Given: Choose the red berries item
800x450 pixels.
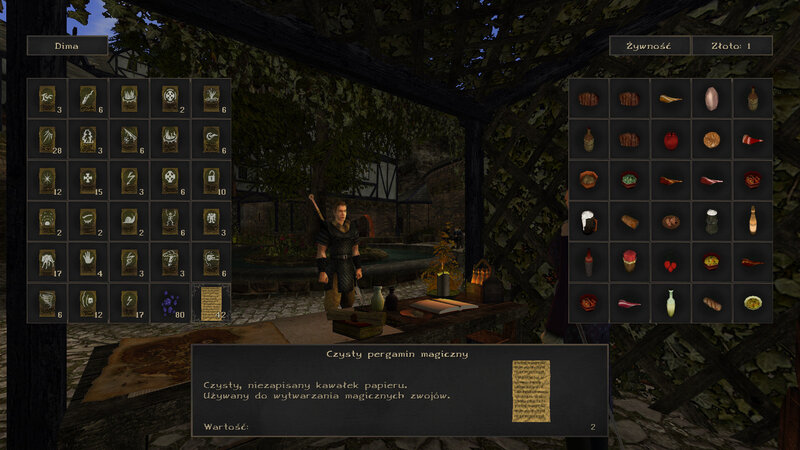Looking at the screenshot, I should coord(670,262).
